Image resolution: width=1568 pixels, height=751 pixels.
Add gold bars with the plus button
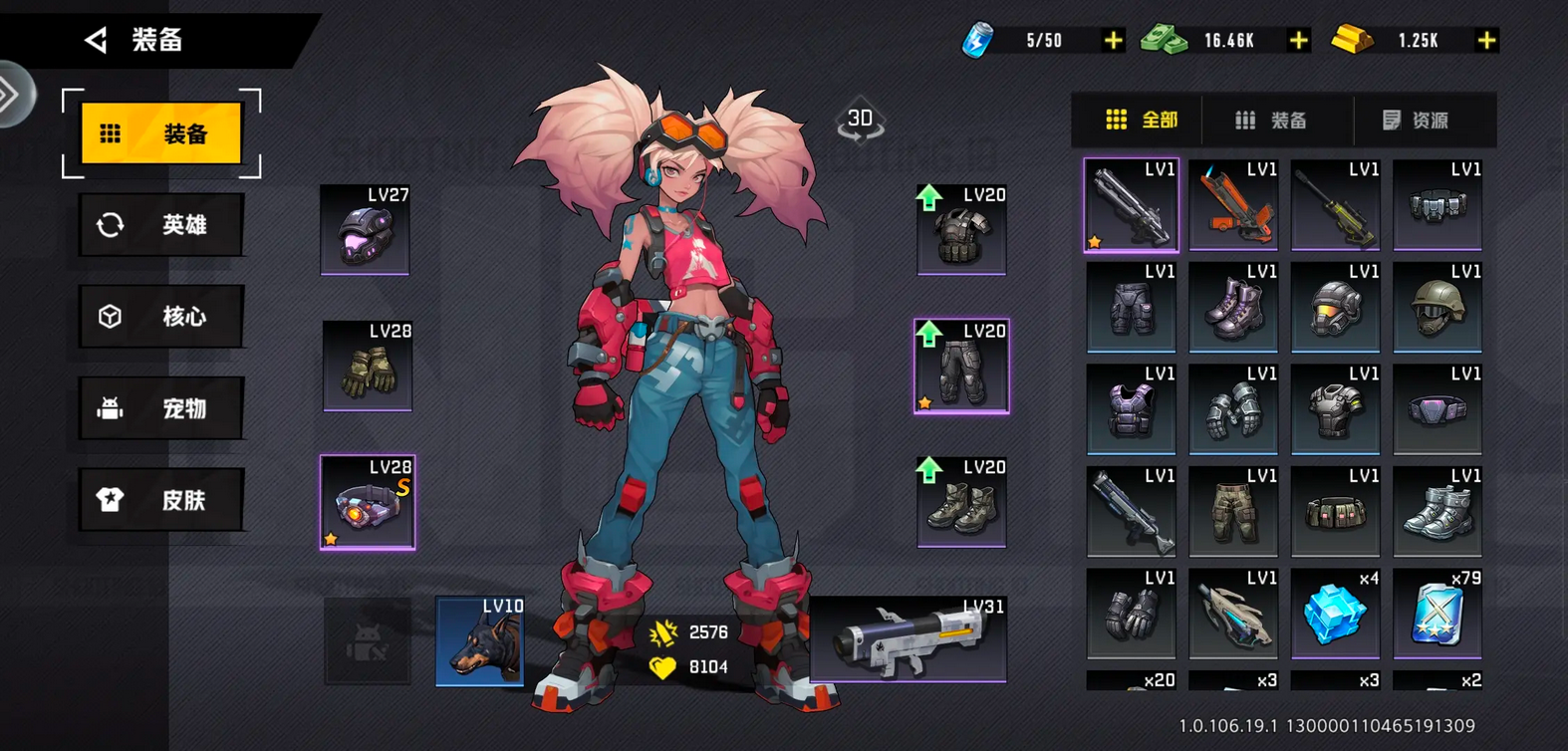coord(1486,41)
